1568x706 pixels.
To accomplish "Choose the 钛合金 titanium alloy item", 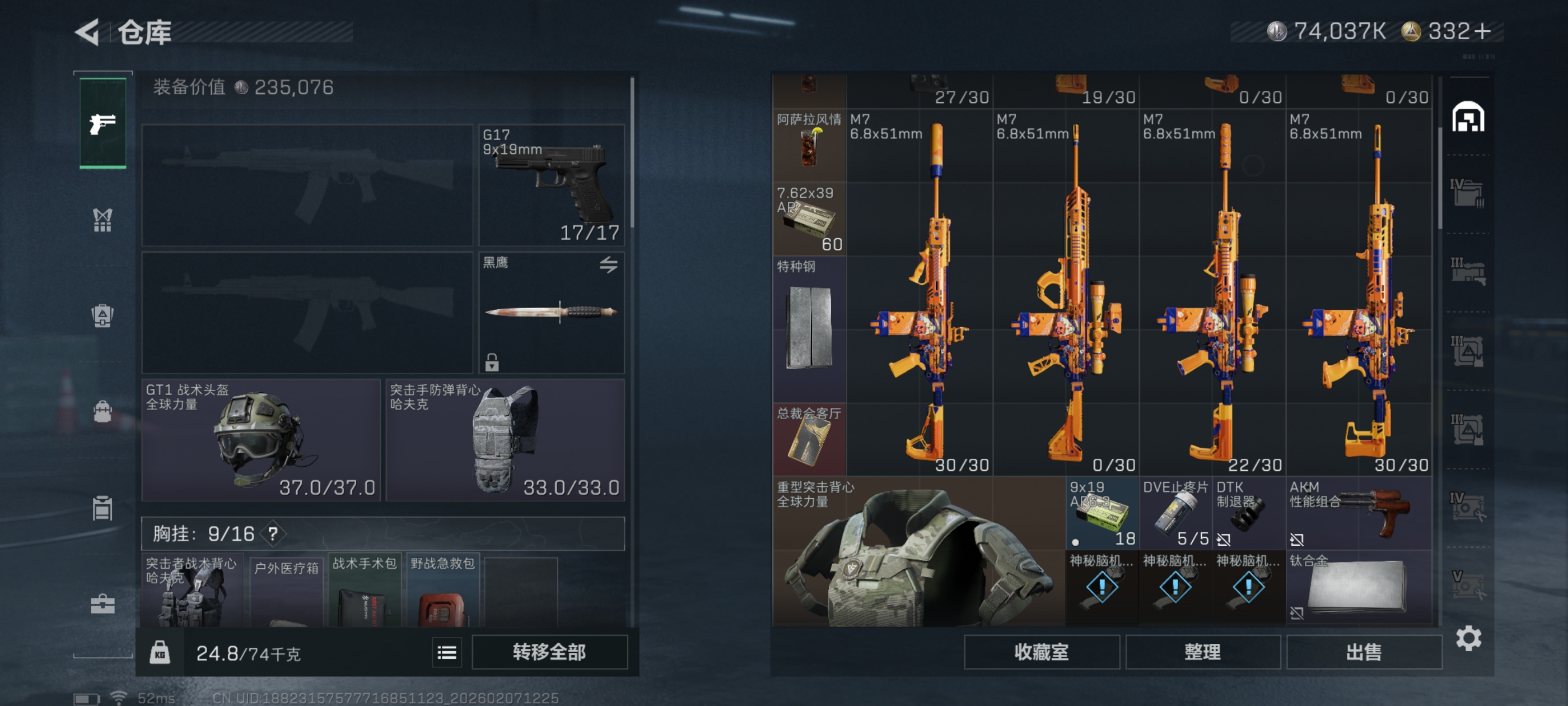I will click(x=1359, y=587).
